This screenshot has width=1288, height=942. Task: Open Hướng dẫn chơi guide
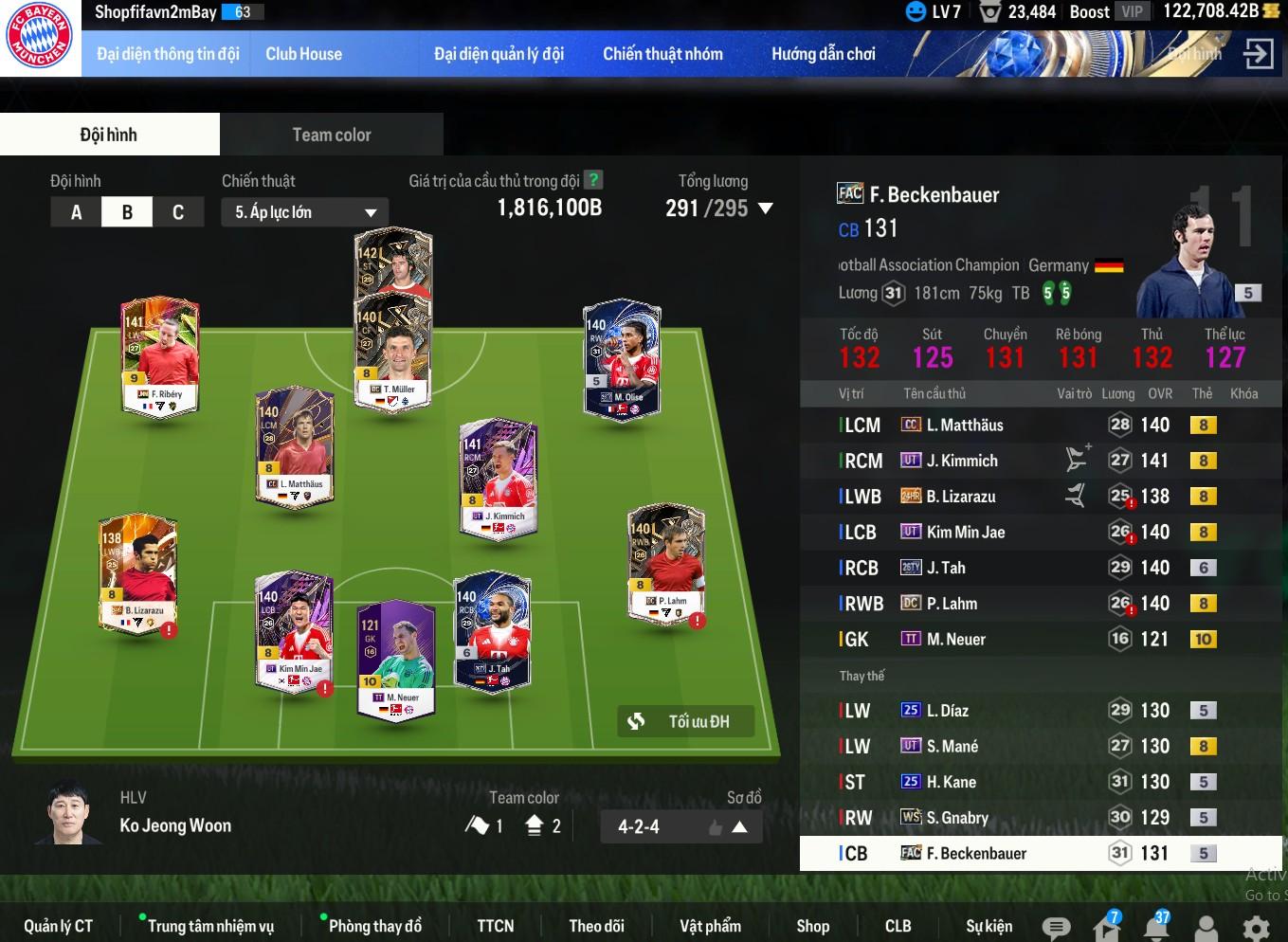tap(823, 54)
